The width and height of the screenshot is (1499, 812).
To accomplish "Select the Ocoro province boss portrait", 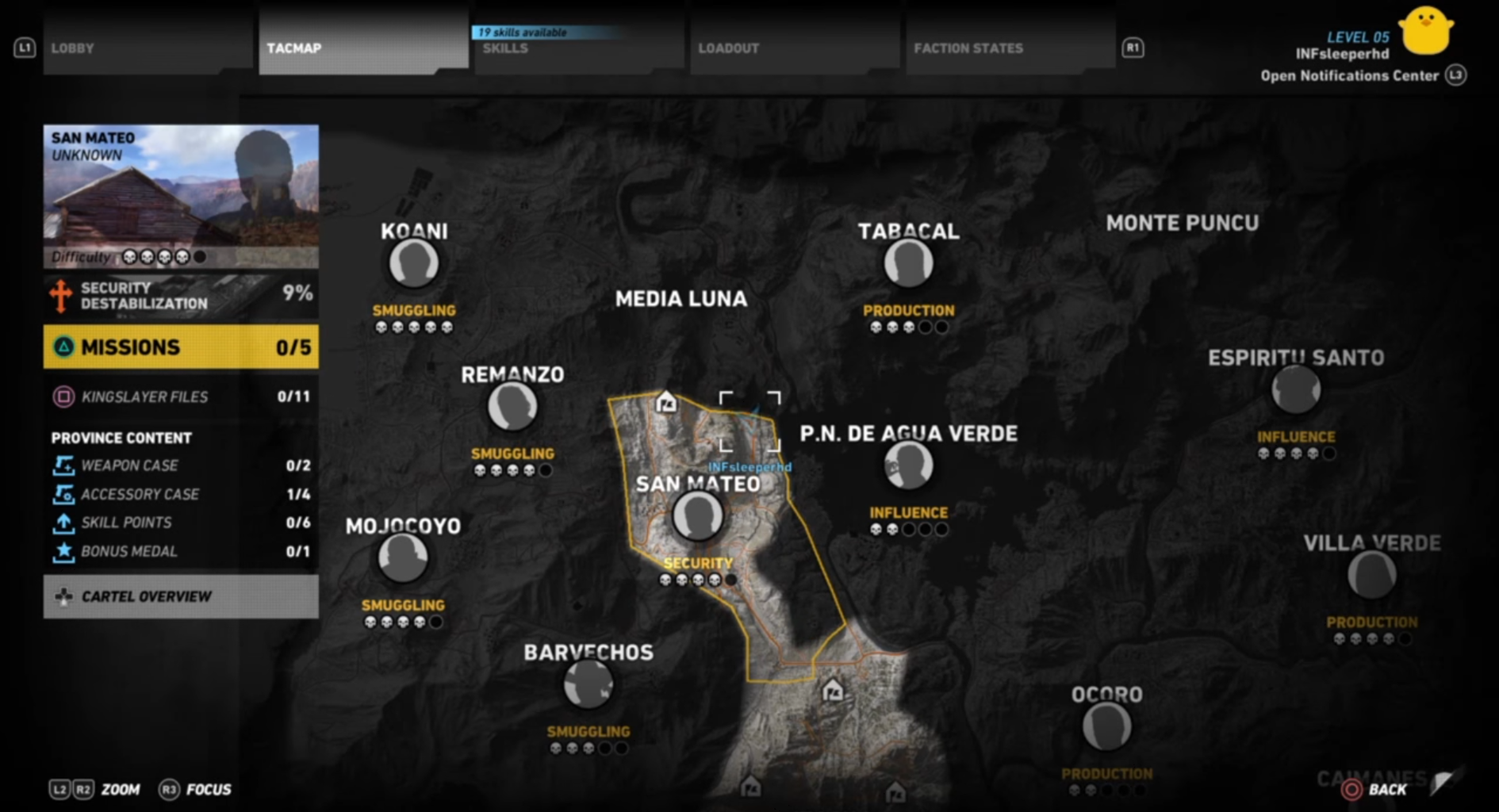I will point(1107,726).
